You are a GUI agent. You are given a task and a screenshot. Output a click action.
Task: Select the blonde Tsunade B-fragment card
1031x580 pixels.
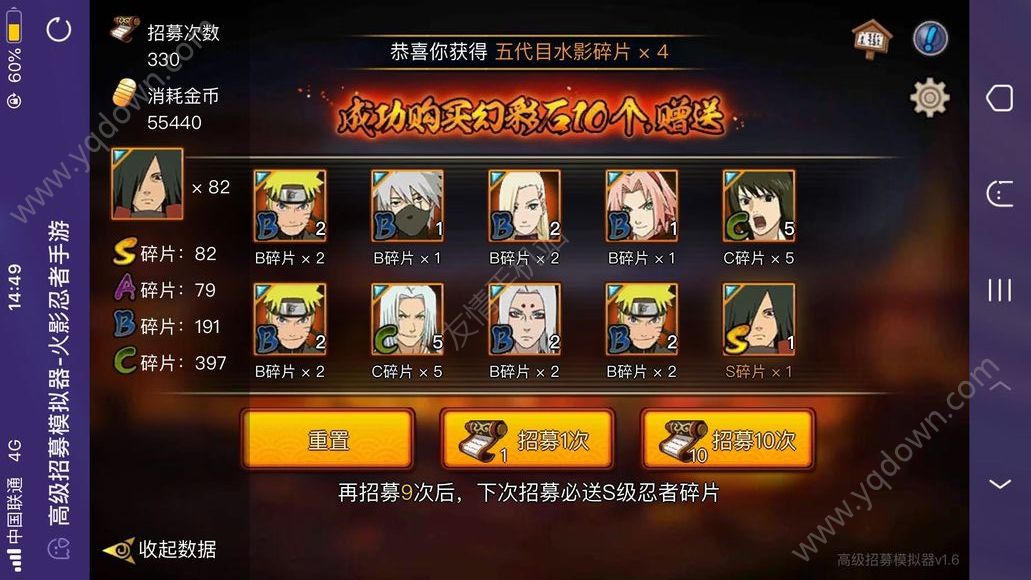tap(524, 206)
